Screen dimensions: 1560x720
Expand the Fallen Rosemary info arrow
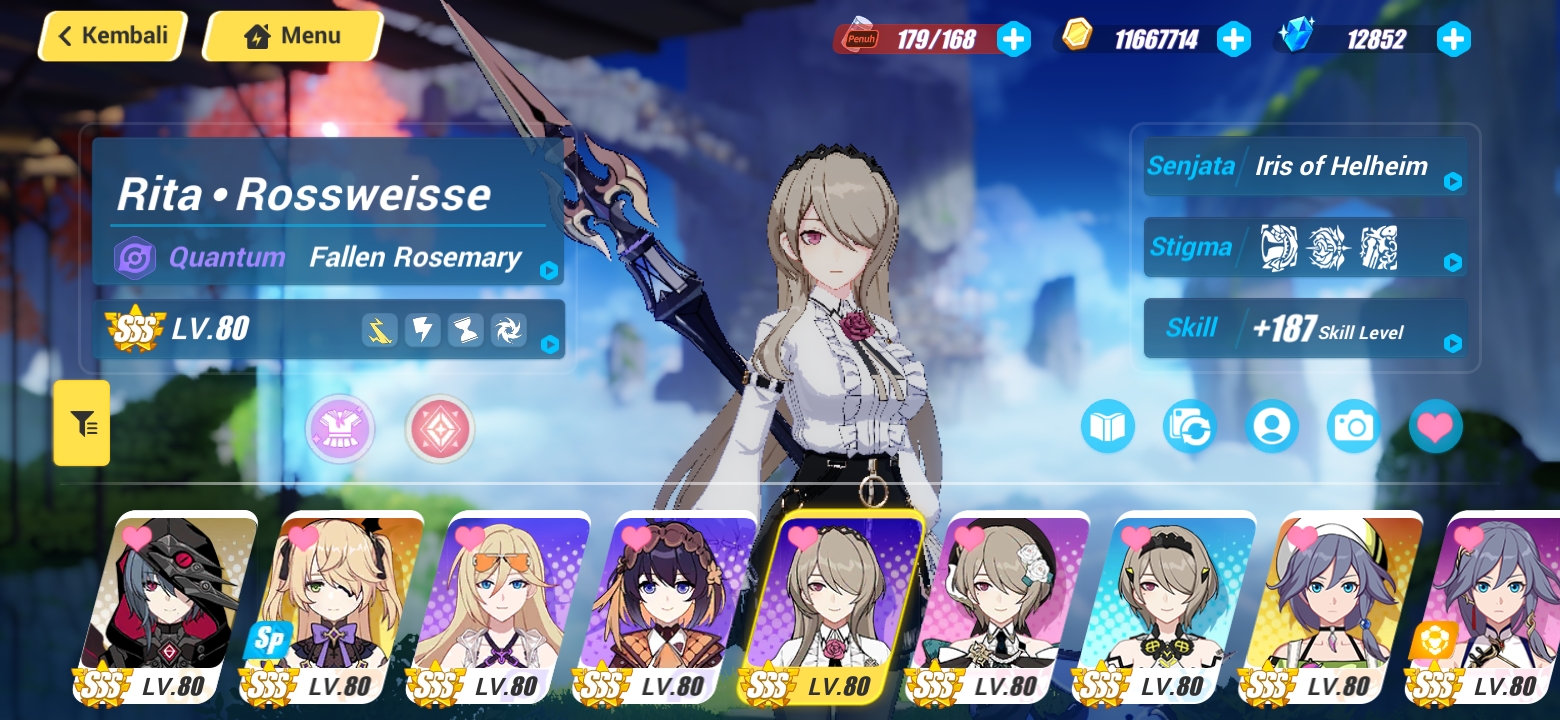click(548, 268)
